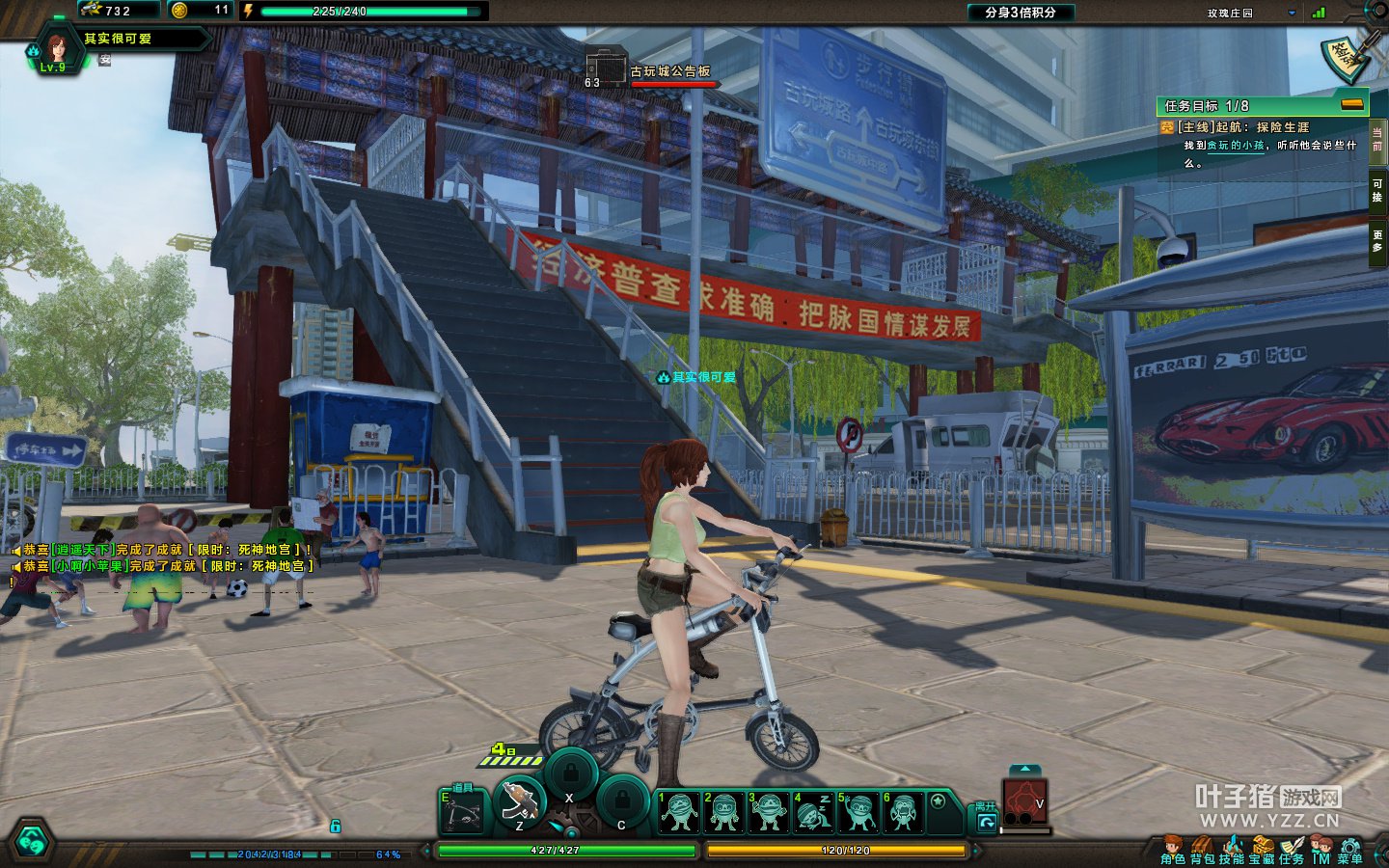Switch to the 更多 quest tab

click(1377, 241)
